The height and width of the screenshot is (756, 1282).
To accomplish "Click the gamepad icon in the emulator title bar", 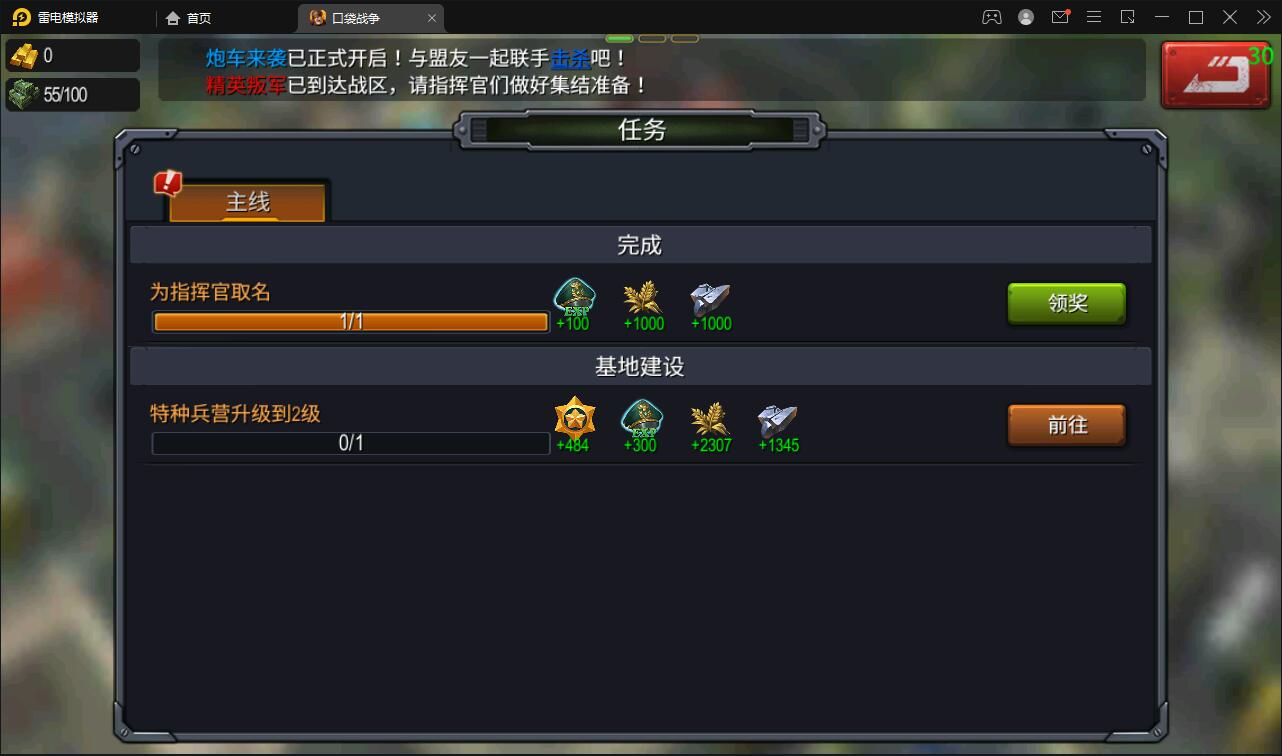I will tap(991, 17).
